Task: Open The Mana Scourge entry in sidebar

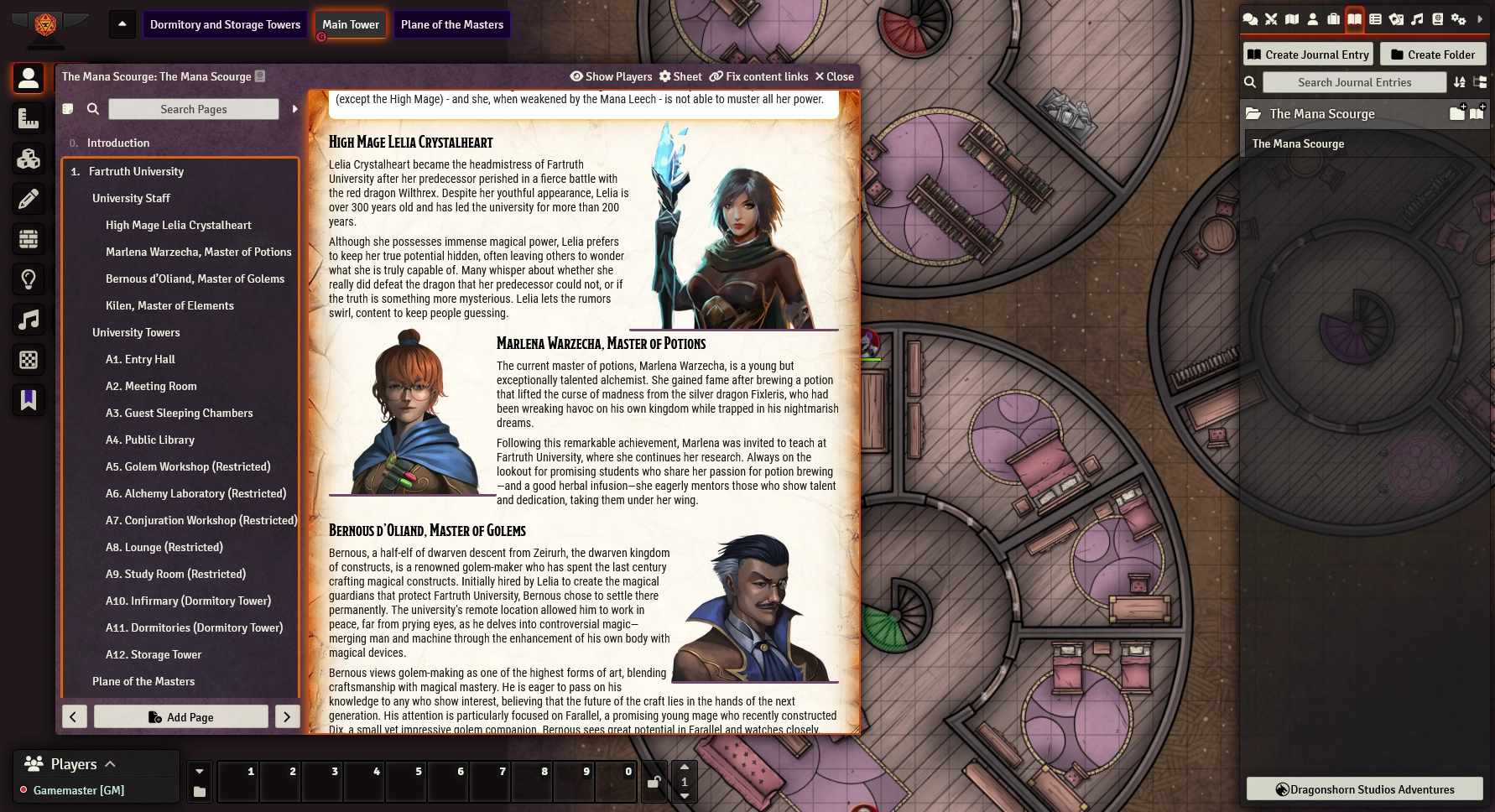Action: point(1298,143)
